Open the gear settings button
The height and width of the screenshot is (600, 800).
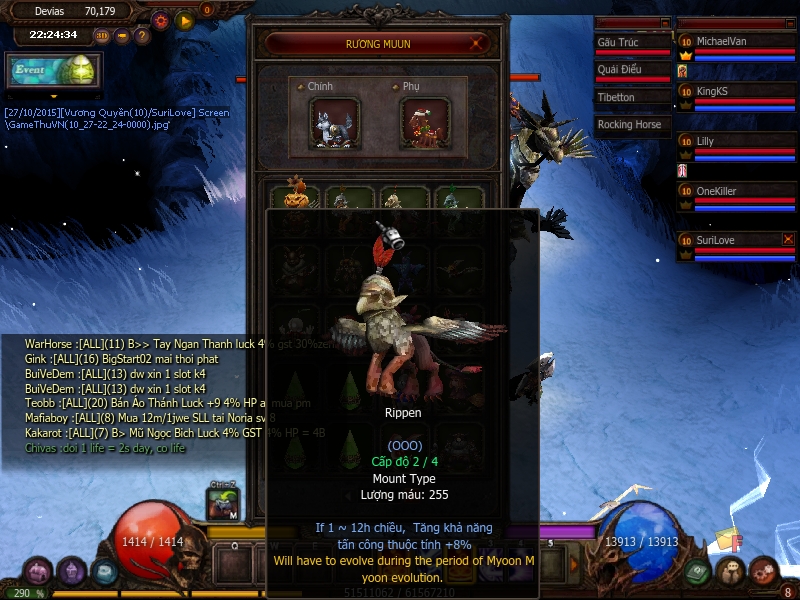[160, 20]
